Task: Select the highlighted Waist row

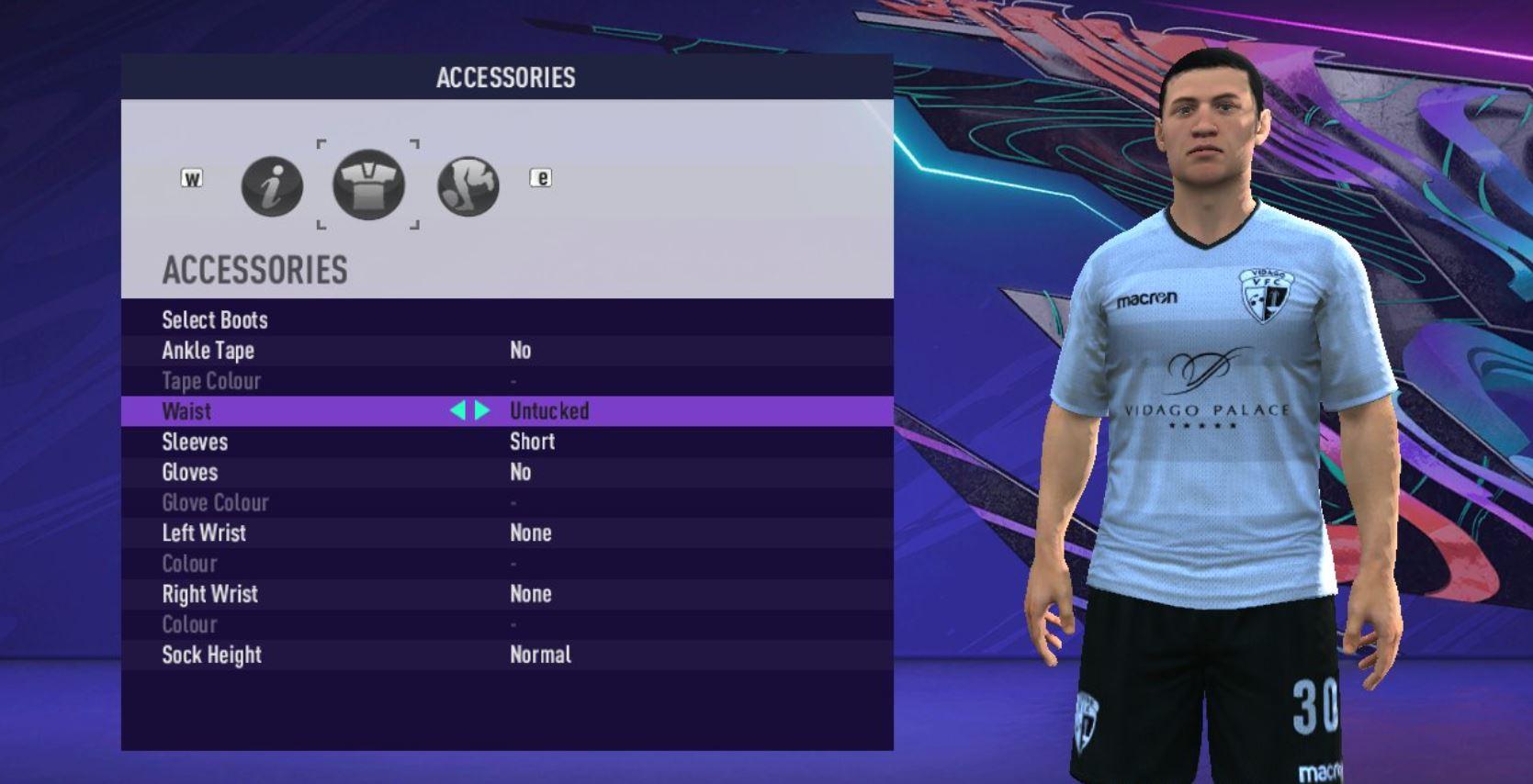Action: tap(187, 411)
